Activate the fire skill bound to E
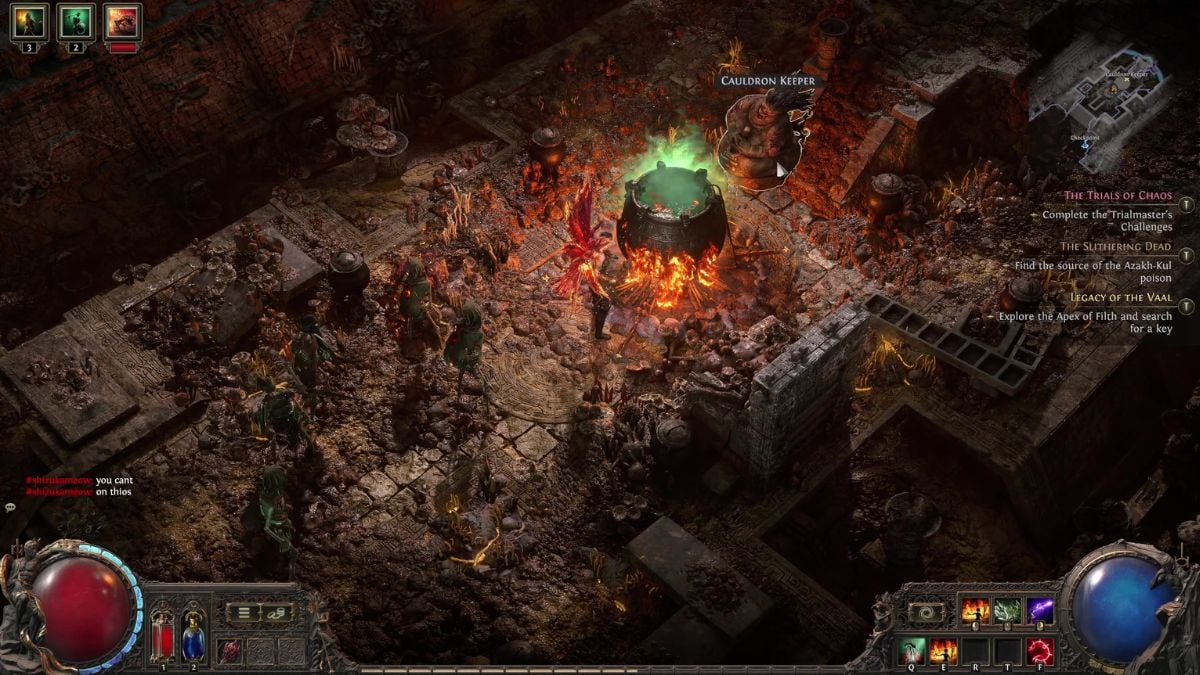The width and height of the screenshot is (1200, 675). click(943, 651)
